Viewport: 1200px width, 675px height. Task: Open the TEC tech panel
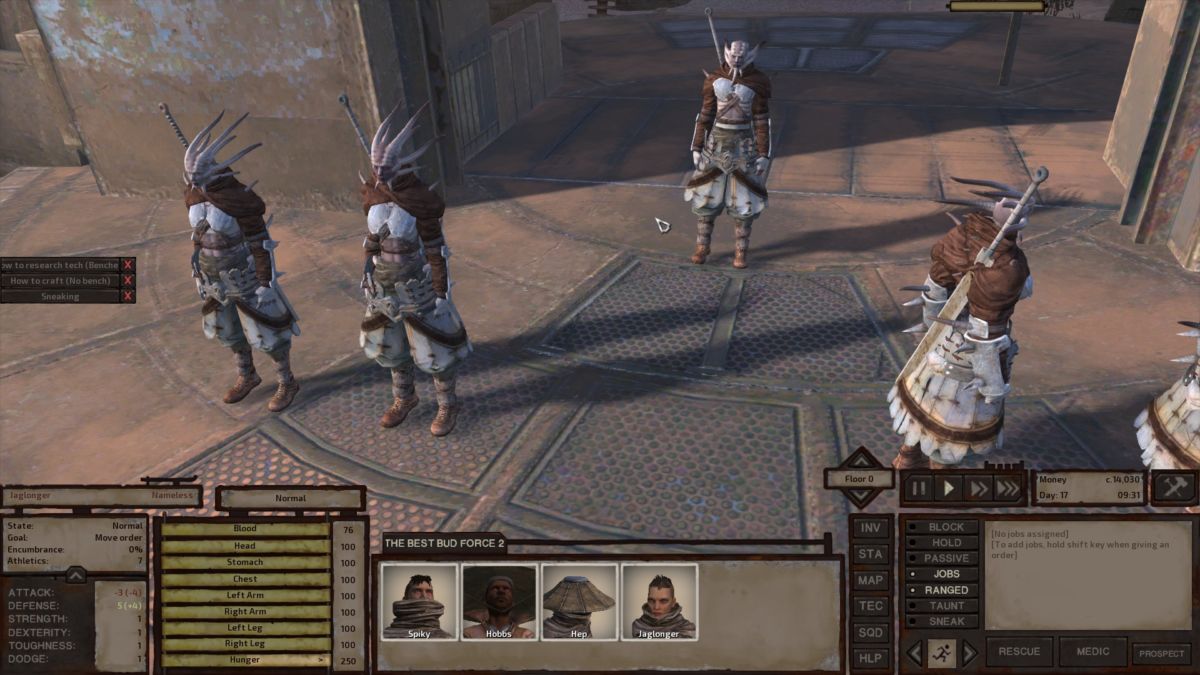[871, 606]
